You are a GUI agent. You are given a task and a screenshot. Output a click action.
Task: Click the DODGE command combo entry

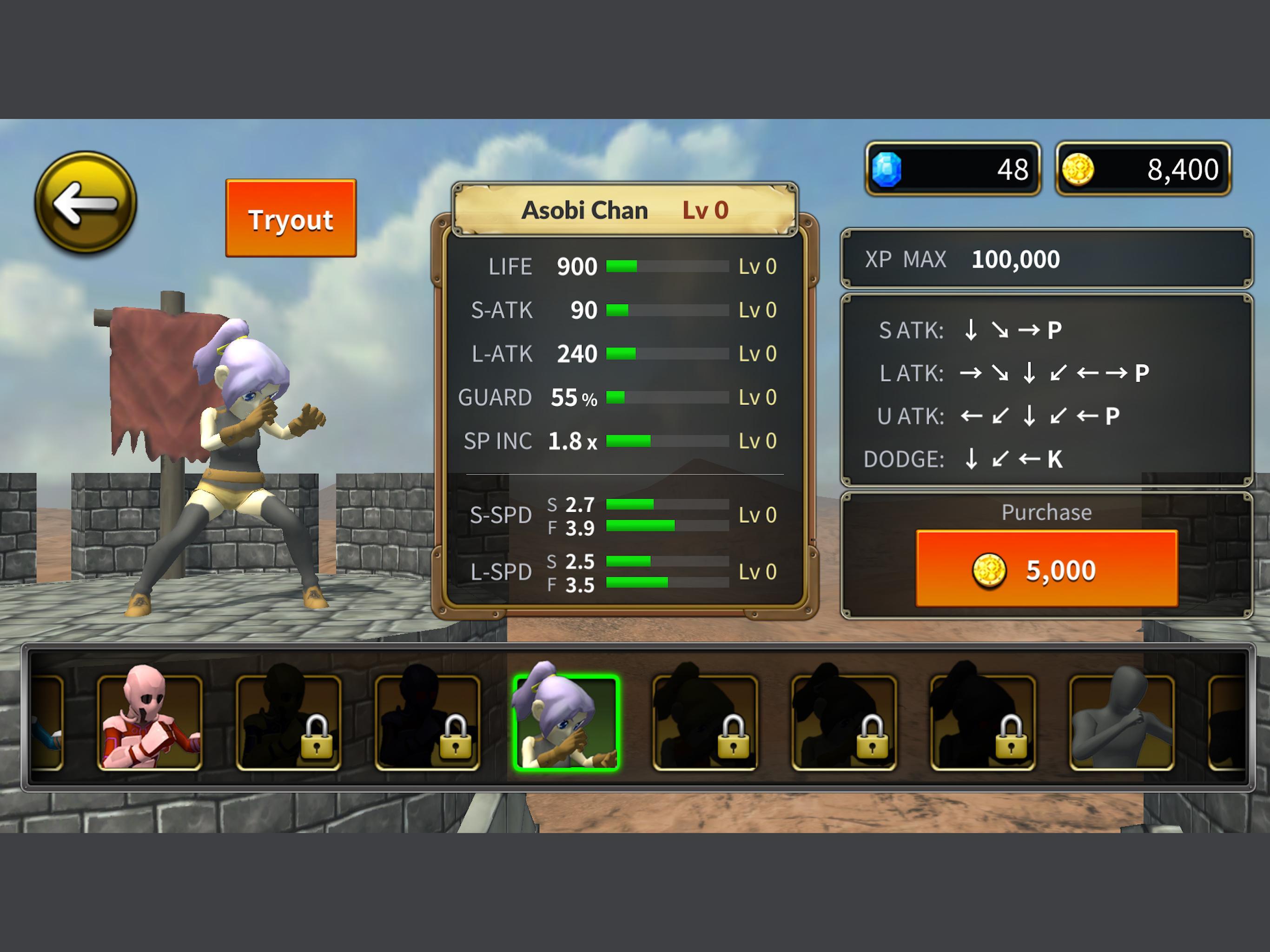point(965,459)
